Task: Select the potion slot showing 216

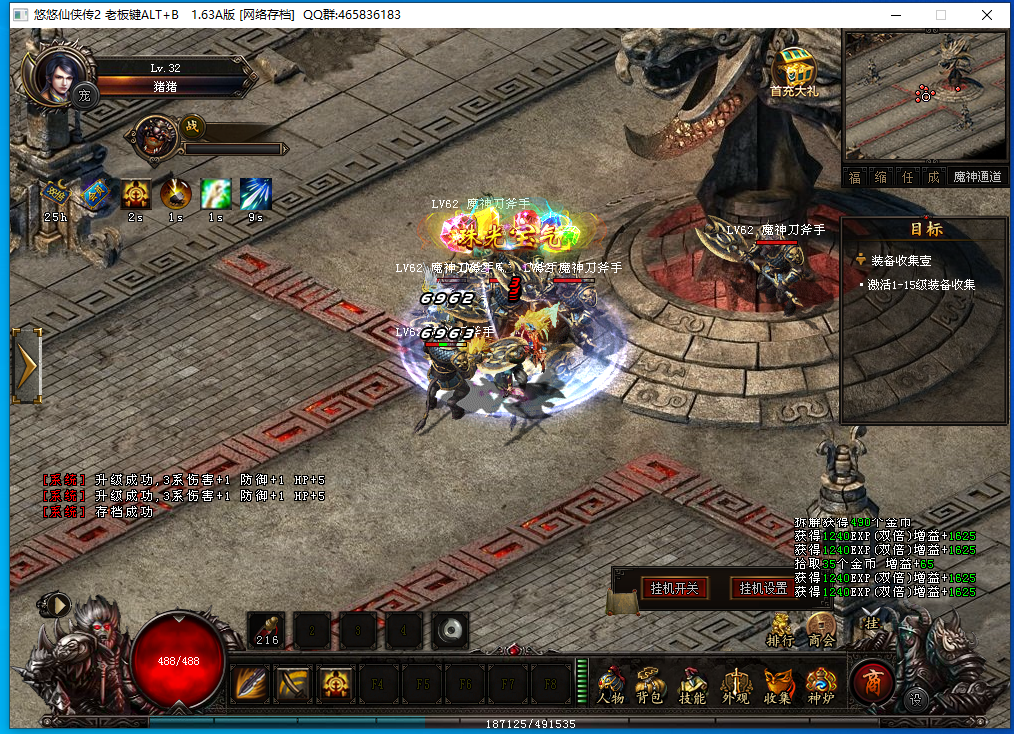Action: pyautogui.click(x=267, y=630)
